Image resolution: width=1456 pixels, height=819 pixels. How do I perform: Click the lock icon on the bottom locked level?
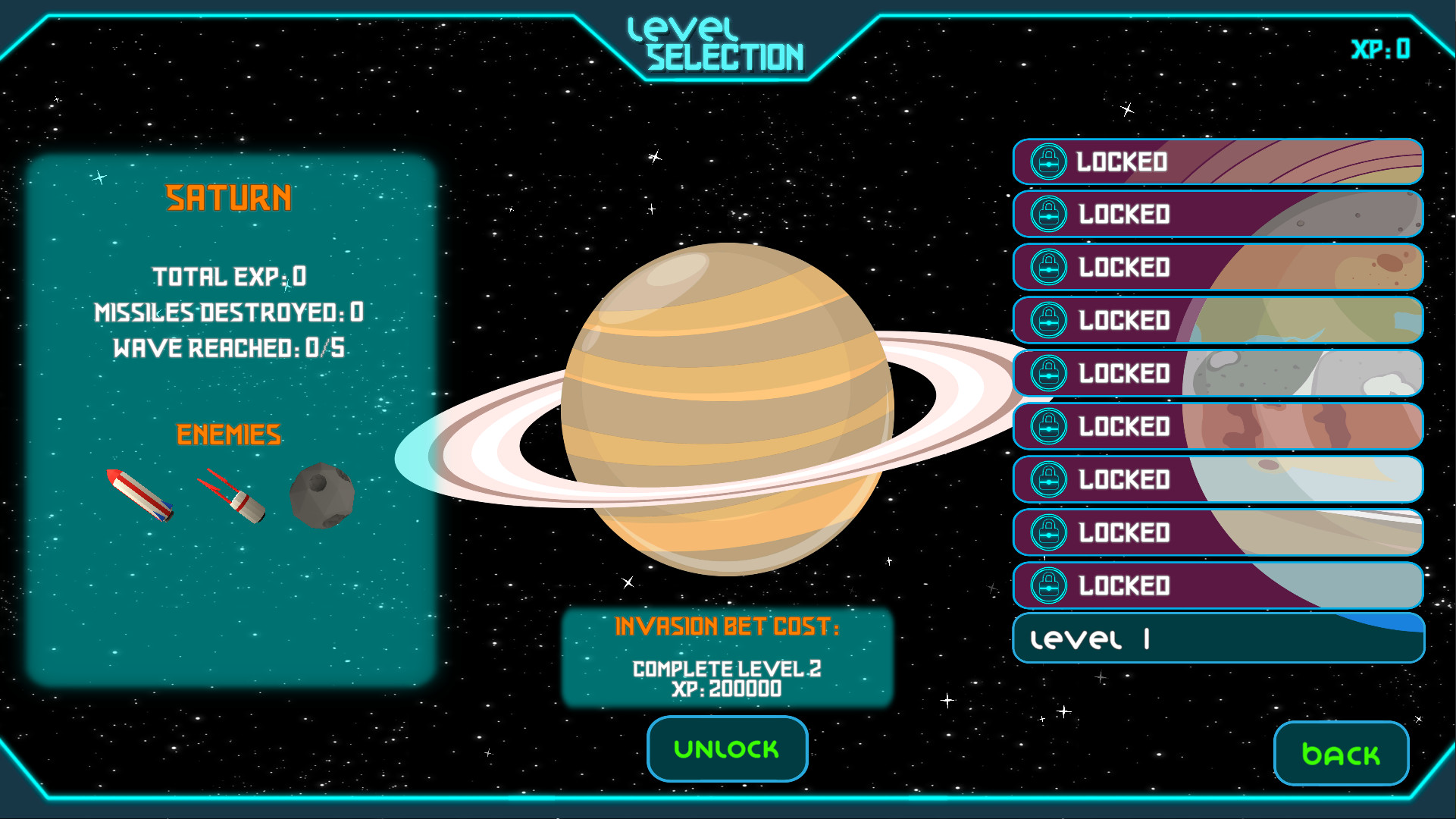(x=1048, y=585)
